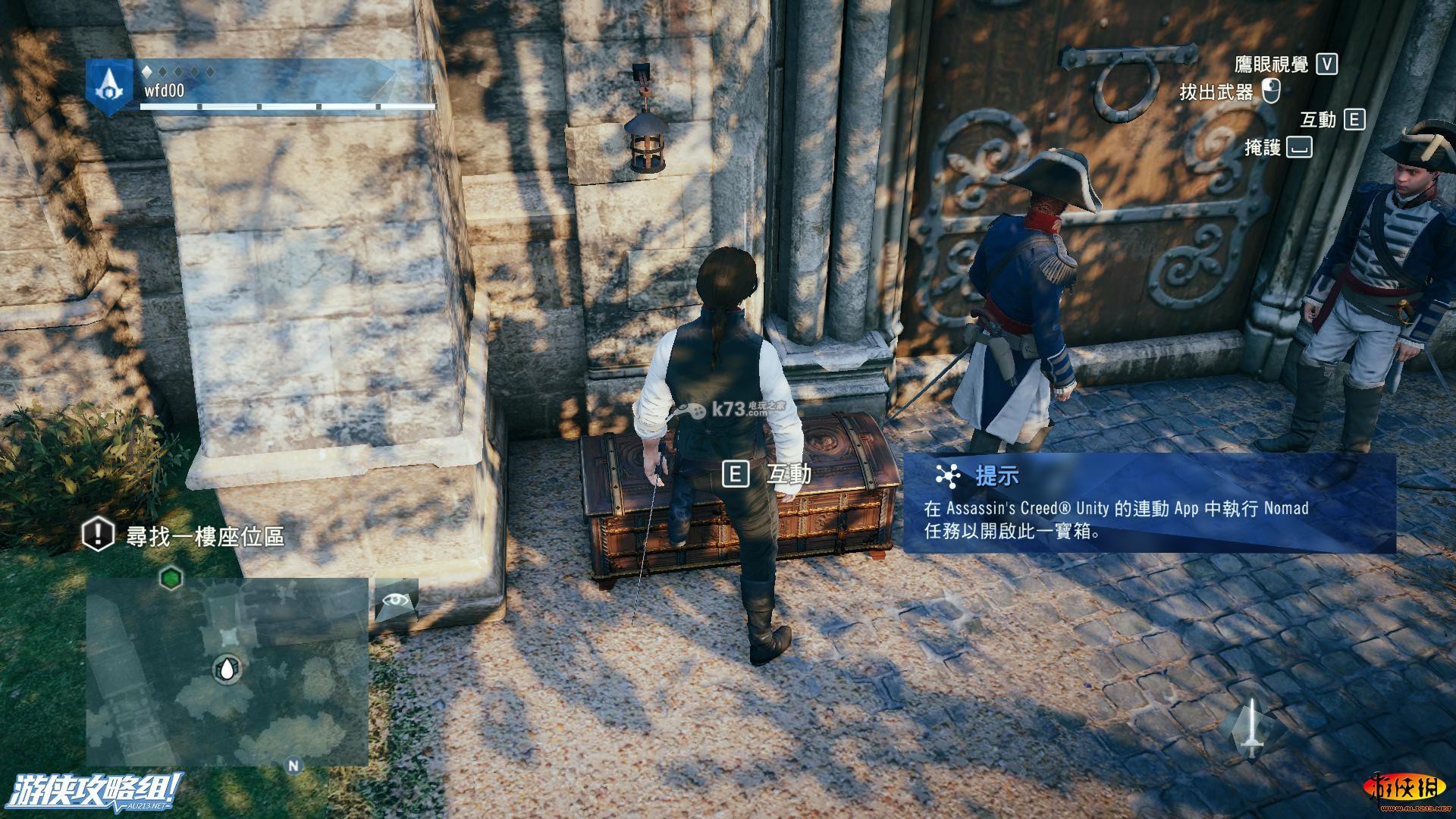Click the objective exclamation mark icon
Screen dimensions: 1456x819
[x=97, y=535]
